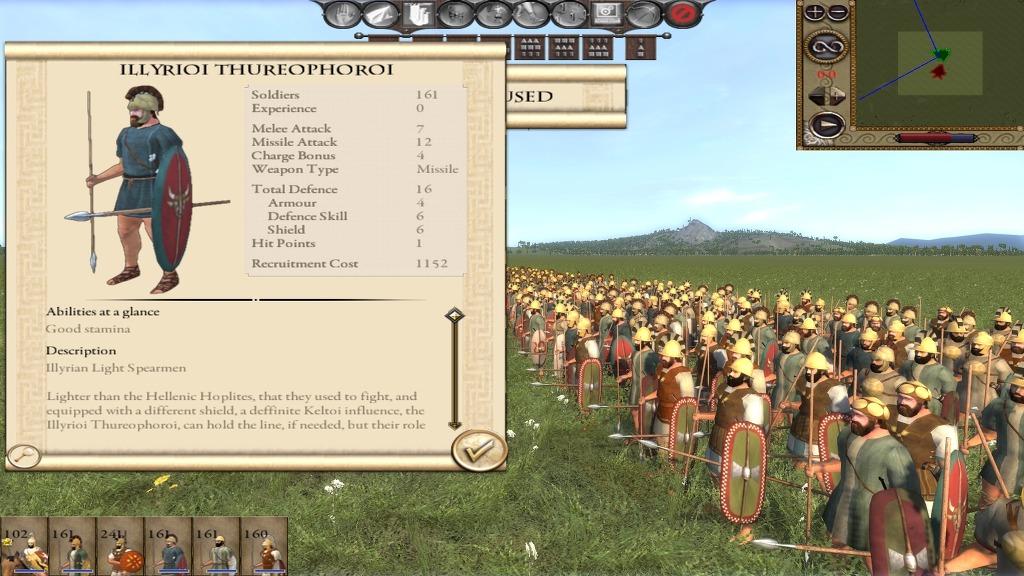Open the square gear icon in the command bar

606,14
